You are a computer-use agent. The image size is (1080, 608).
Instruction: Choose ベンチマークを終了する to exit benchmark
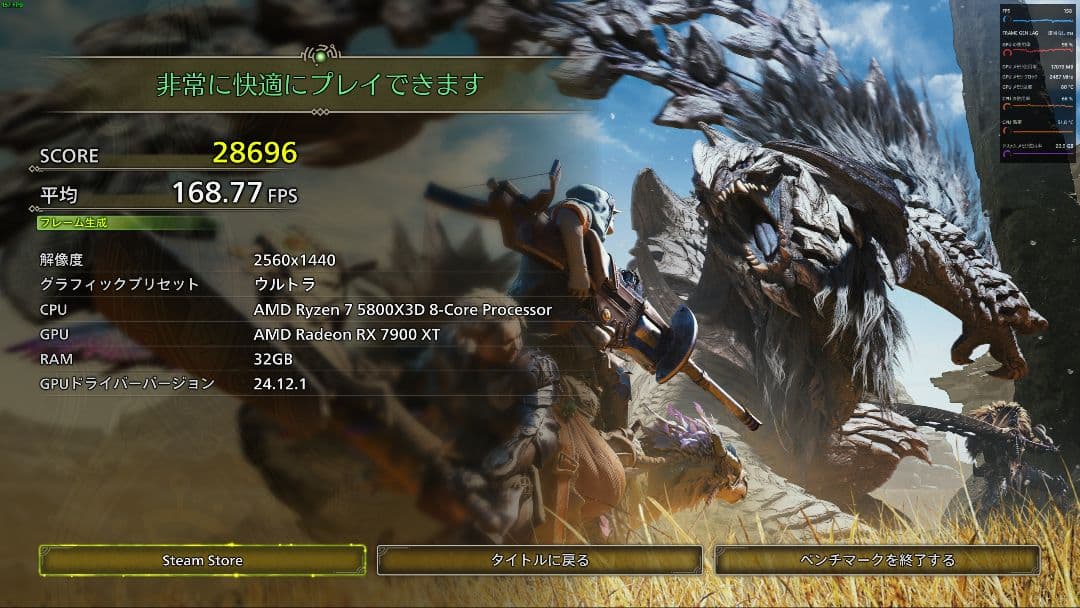coord(877,560)
